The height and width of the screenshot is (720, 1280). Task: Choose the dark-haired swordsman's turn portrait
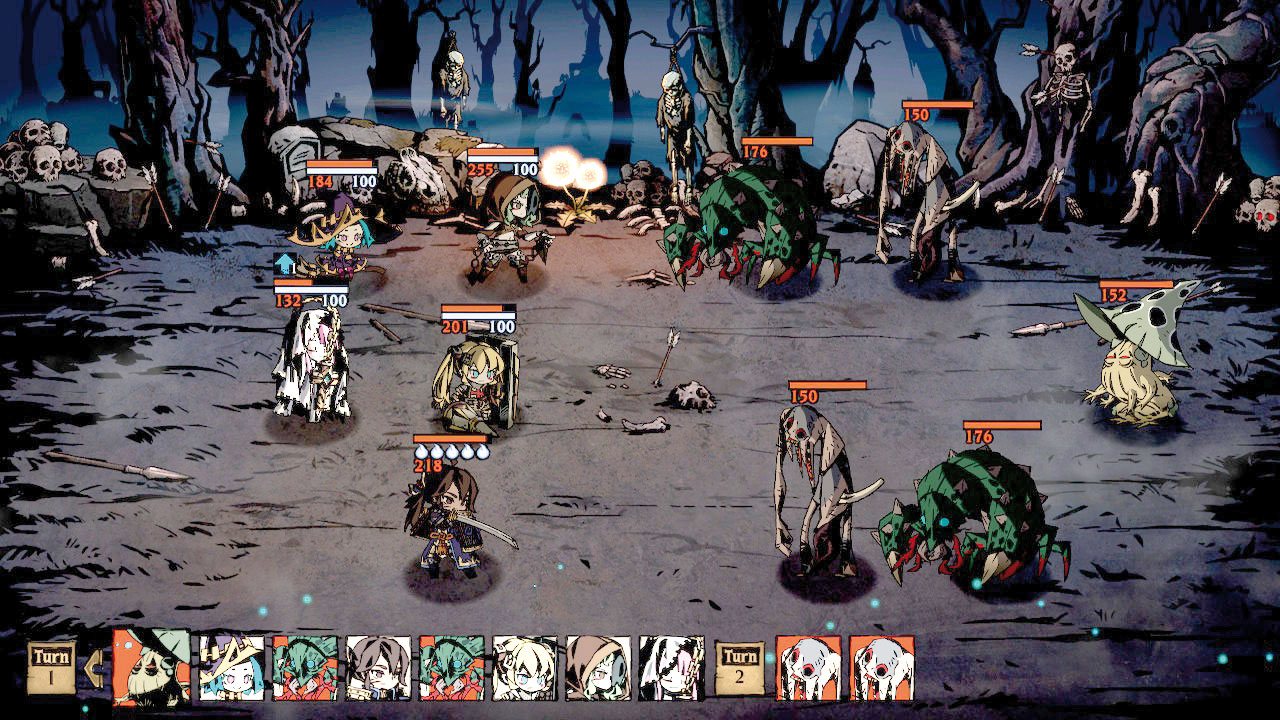(378, 668)
